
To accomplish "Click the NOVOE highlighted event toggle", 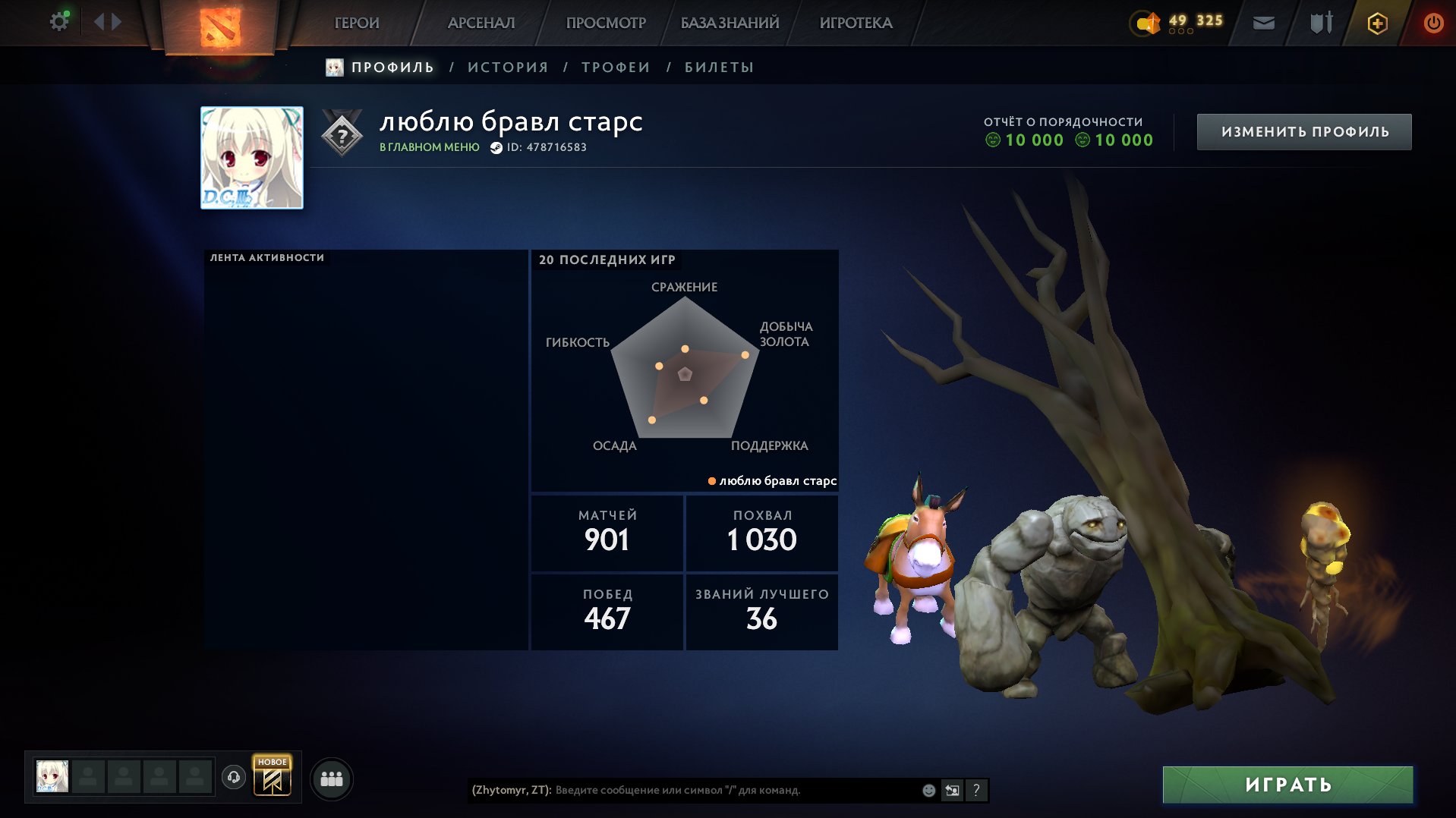I will point(271,777).
